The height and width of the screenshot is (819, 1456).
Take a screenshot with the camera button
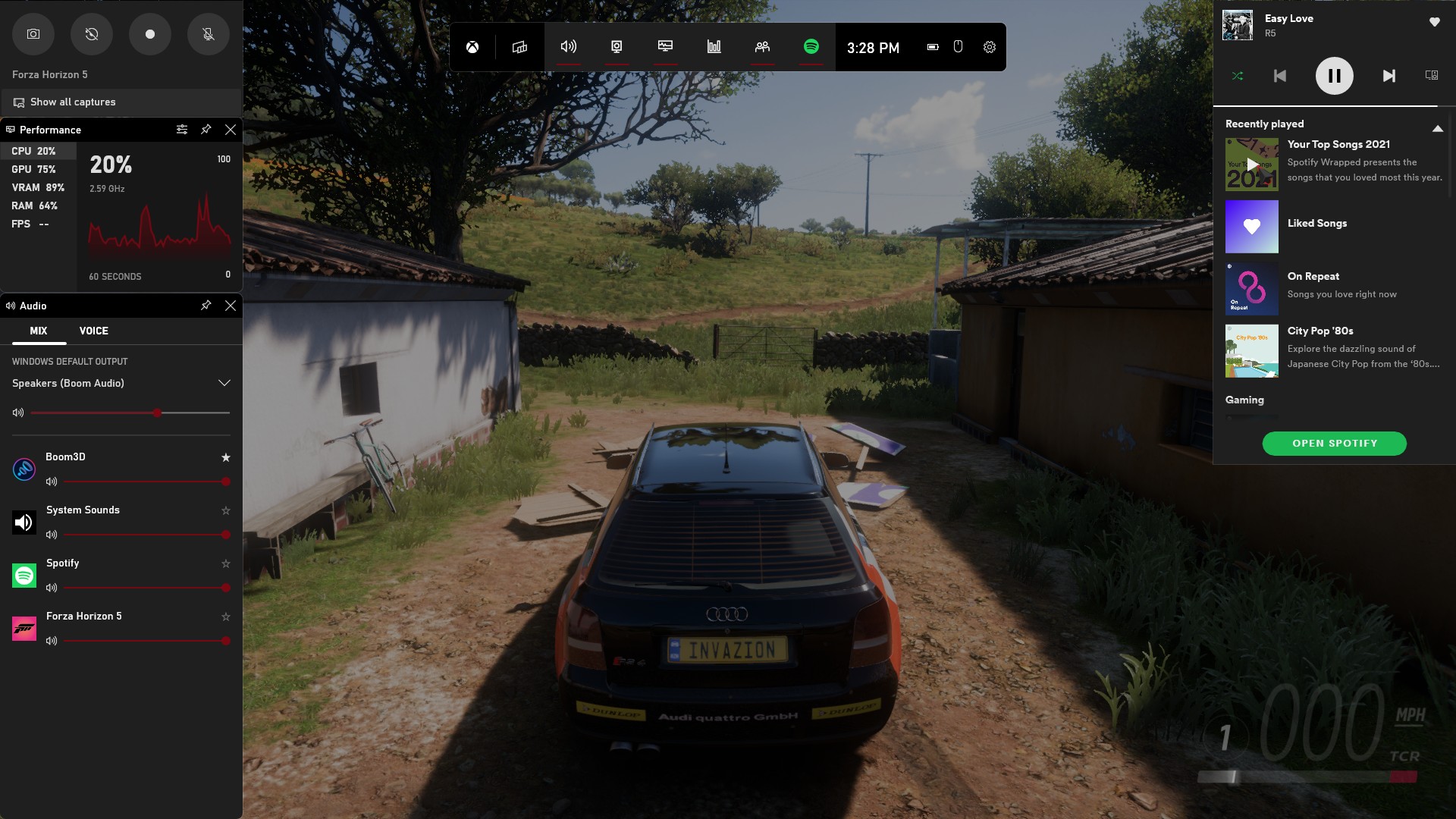coord(33,34)
